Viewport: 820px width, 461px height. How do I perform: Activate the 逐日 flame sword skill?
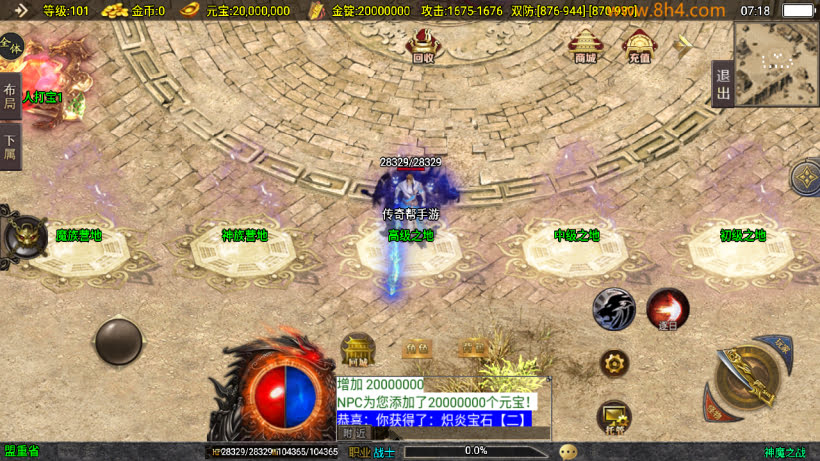tap(667, 309)
